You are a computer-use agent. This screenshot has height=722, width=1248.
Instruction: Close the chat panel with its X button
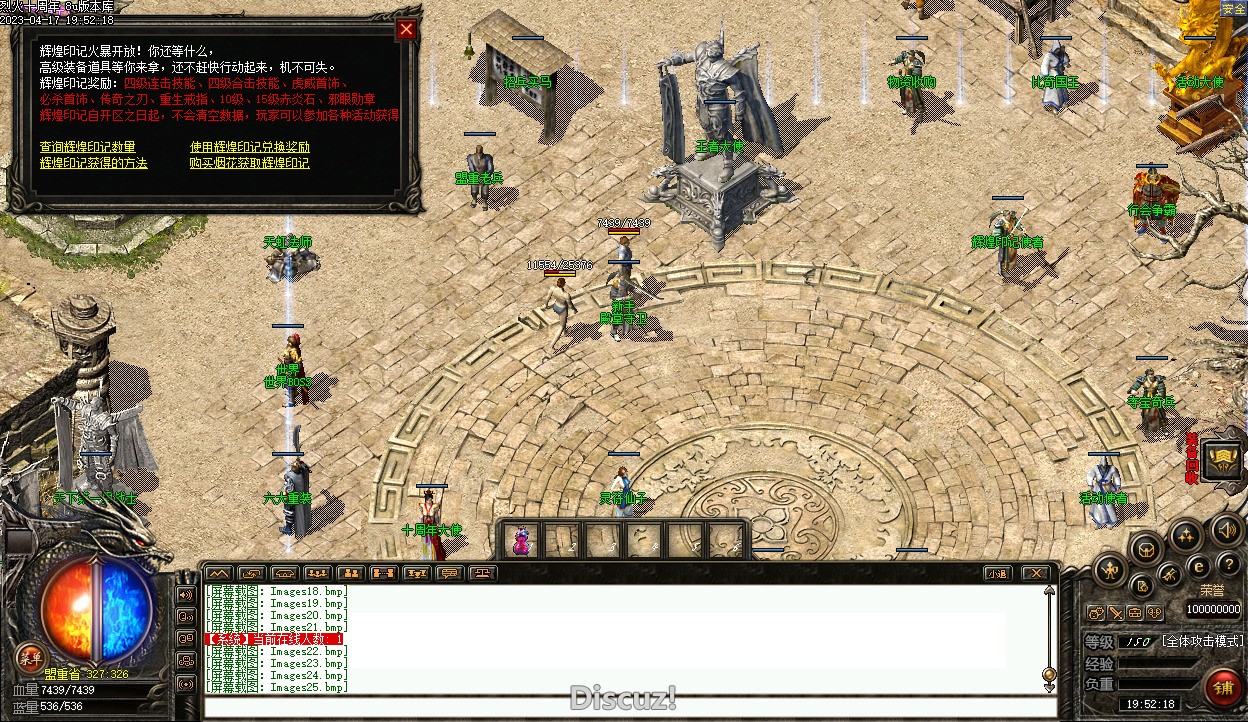pyautogui.click(x=1035, y=573)
